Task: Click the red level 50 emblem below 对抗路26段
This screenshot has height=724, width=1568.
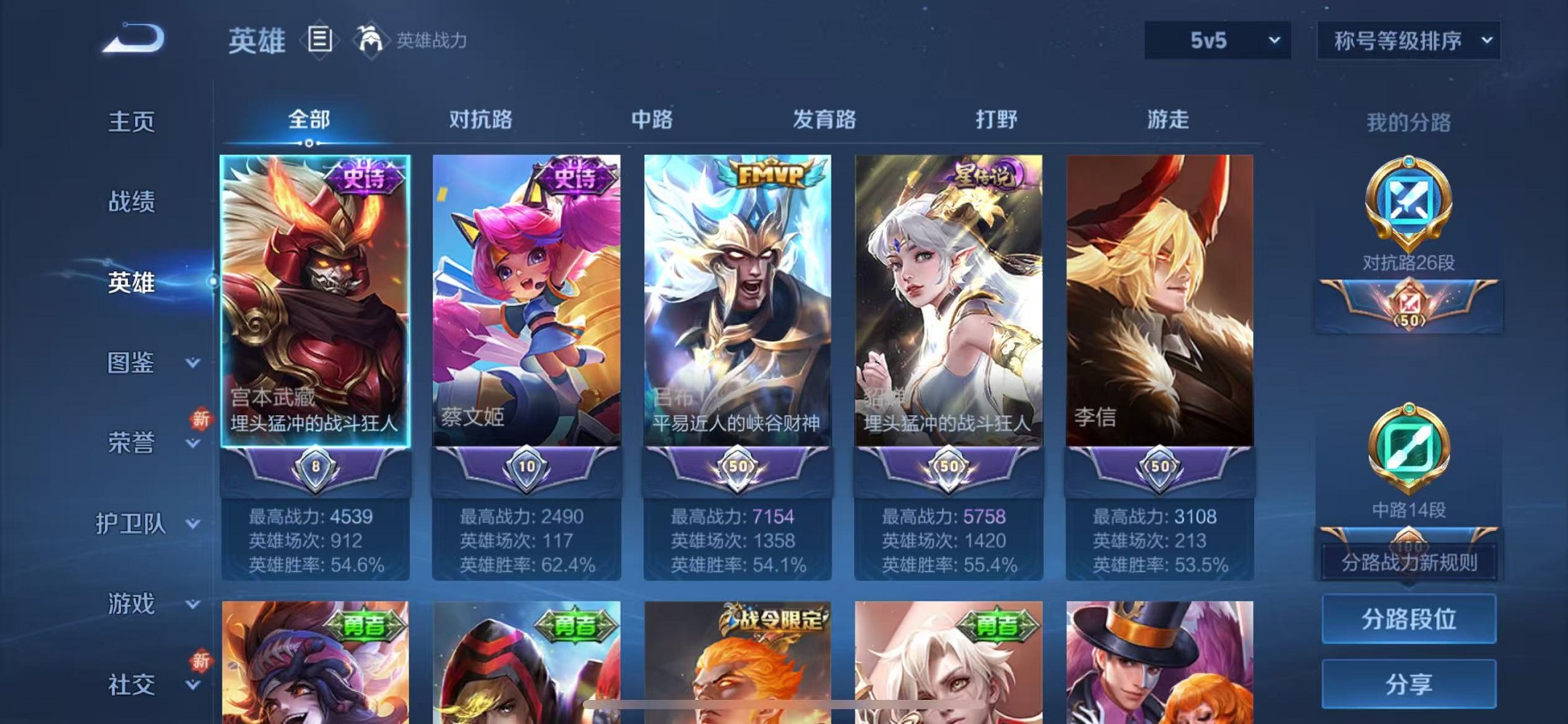Action: [1409, 306]
